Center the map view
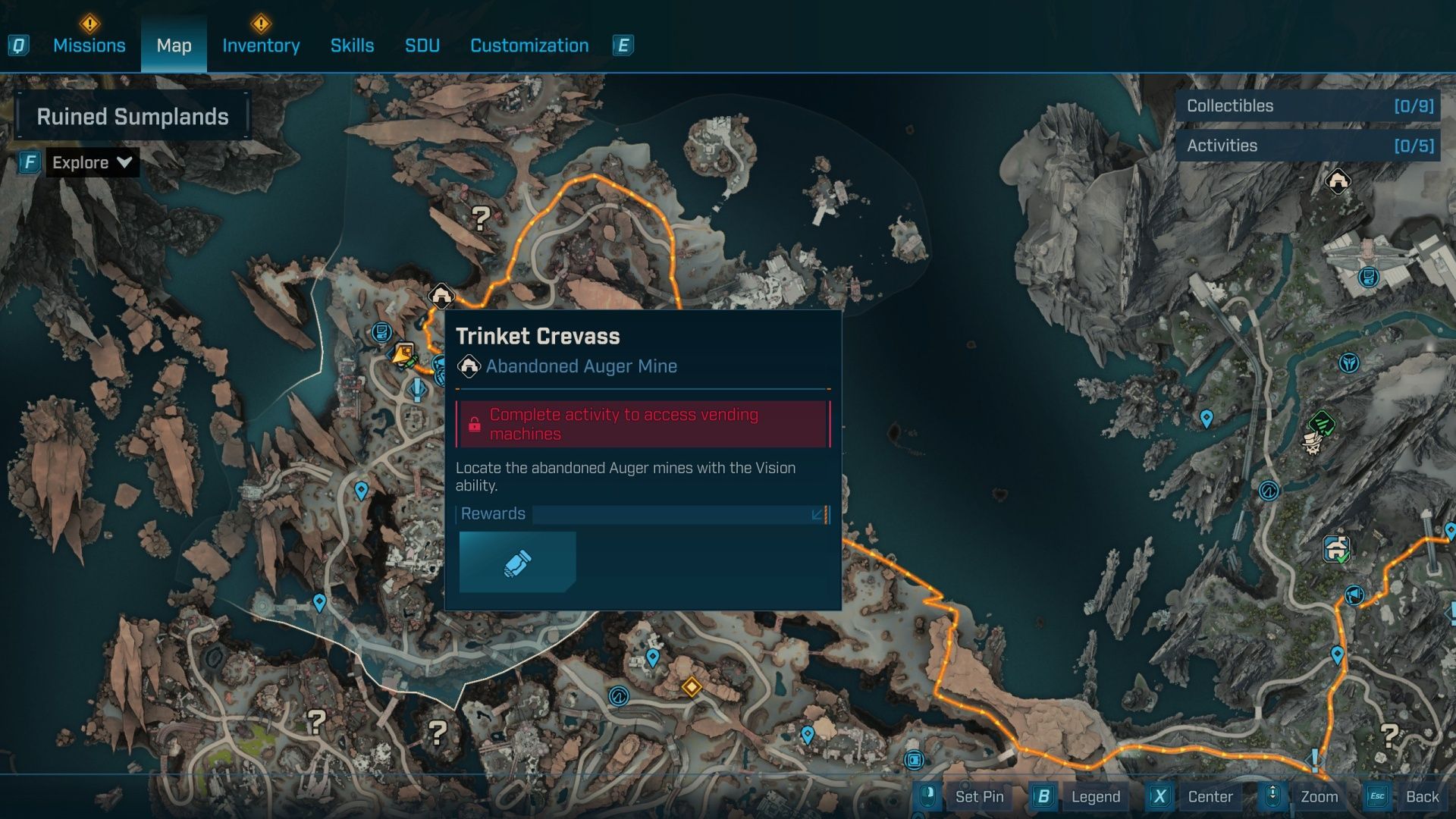Viewport: 1456px width, 819px height. pyautogui.click(x=1210, y=796)
